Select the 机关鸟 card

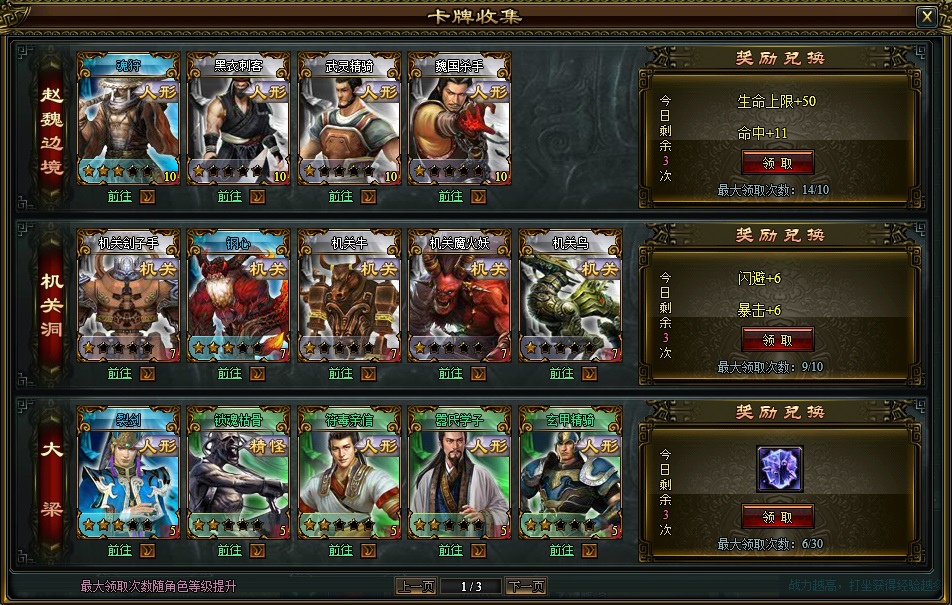[570, 296]
